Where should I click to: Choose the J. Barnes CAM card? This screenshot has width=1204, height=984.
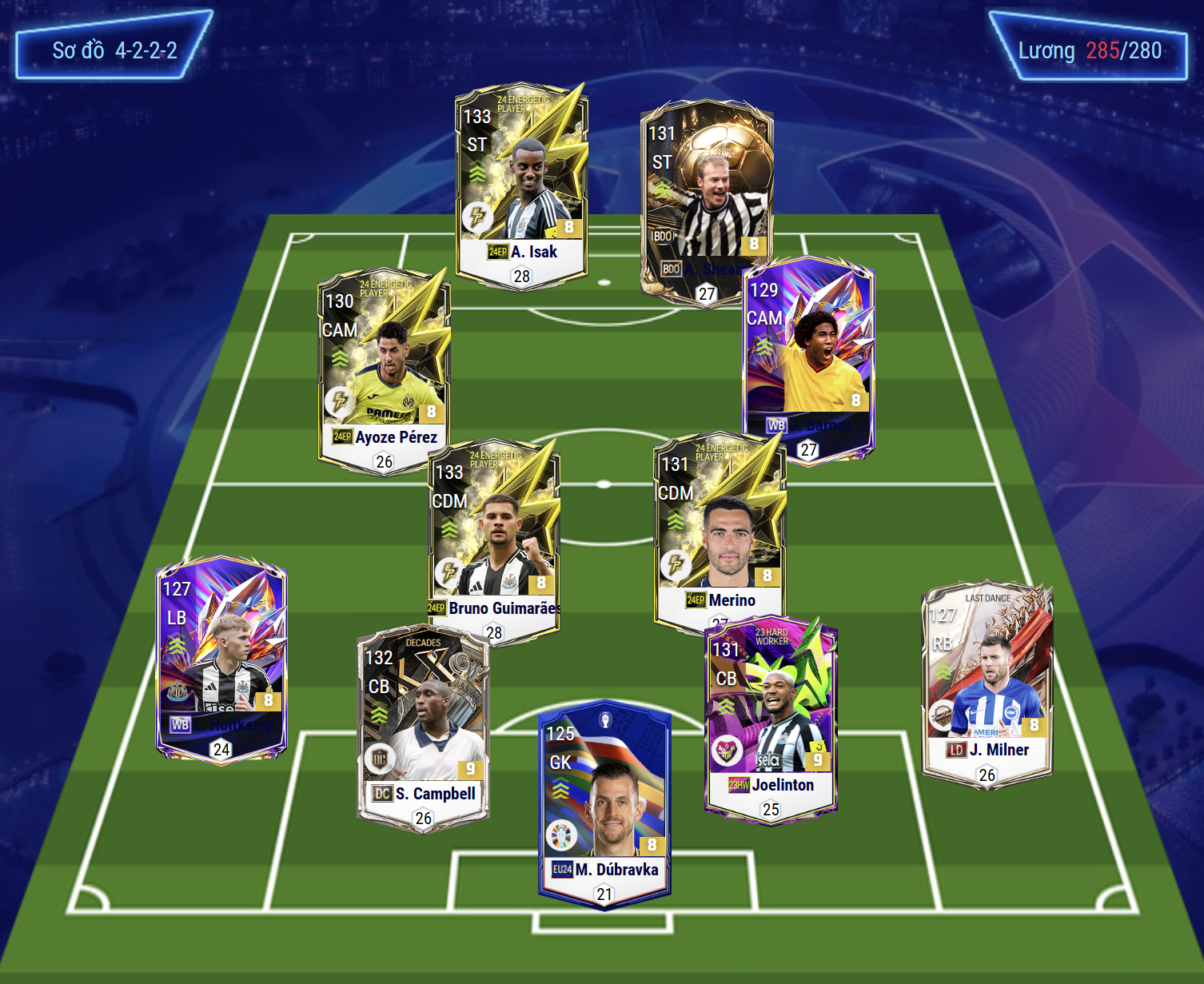point(808,360)
